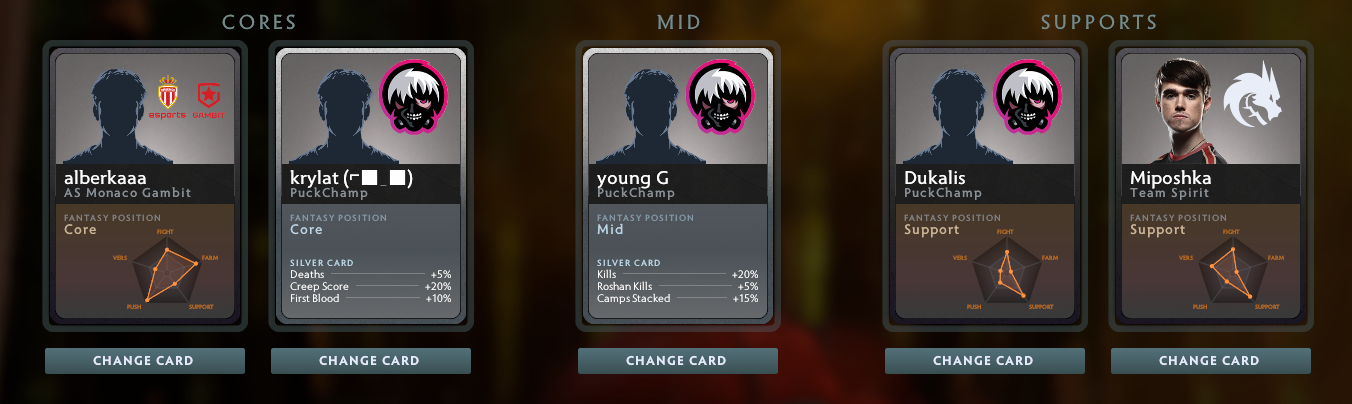Change card under krylat
The width and height of the screenshot is (1352, 404).
(x=370, y=361)
